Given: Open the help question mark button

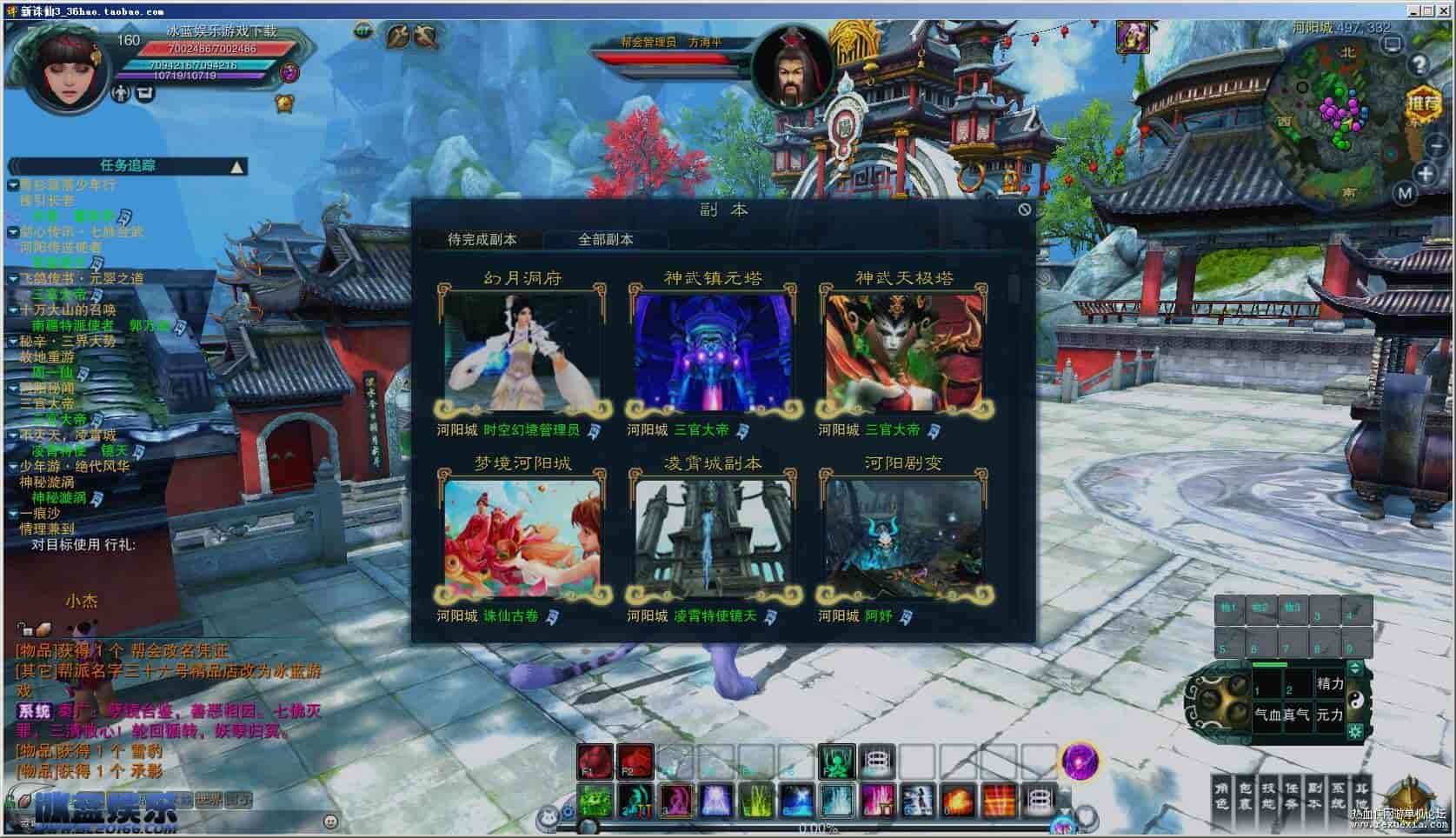Looking at the screenshot, I should coord(1419,64).
